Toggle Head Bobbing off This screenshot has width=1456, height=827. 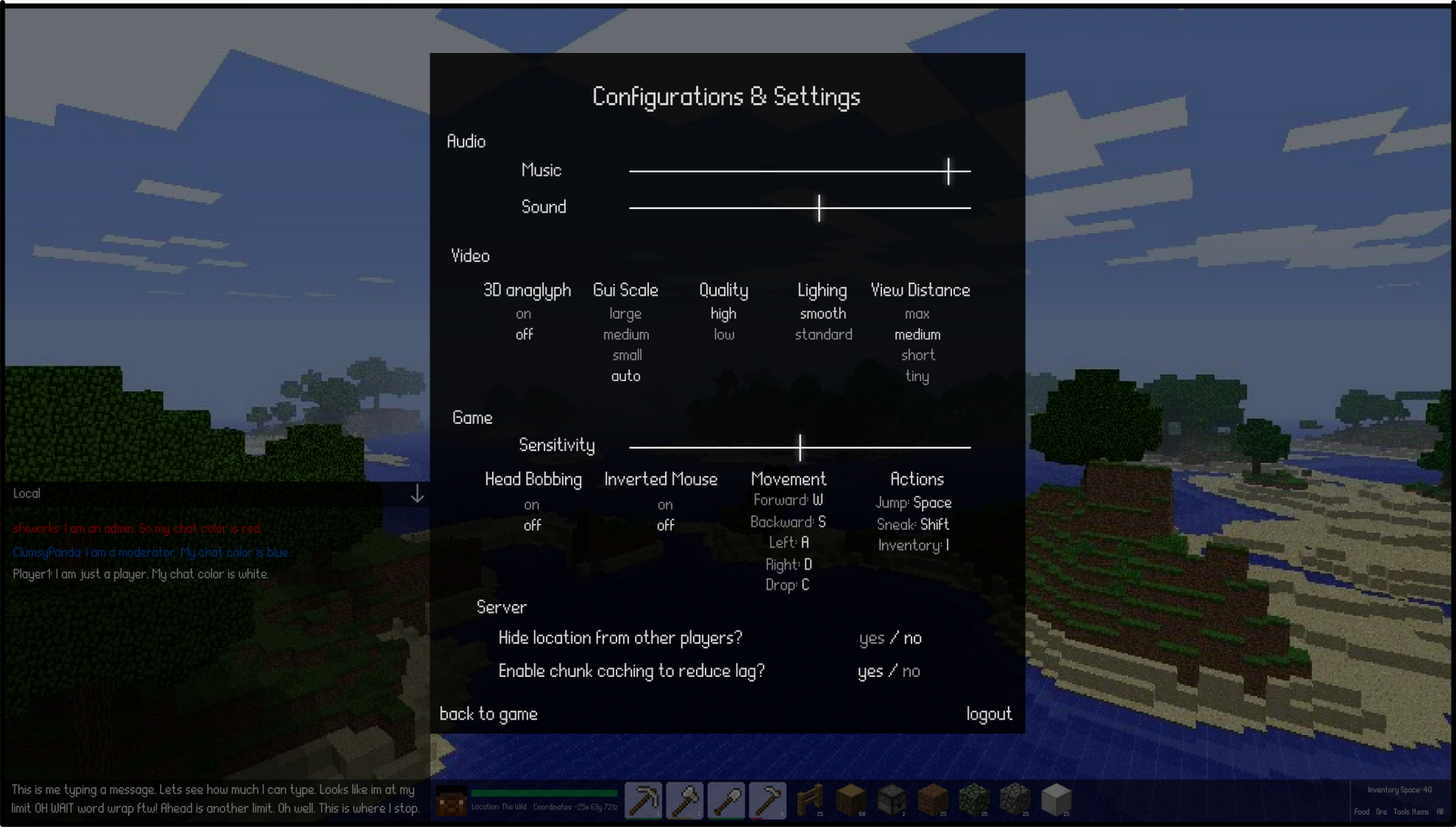531,525
